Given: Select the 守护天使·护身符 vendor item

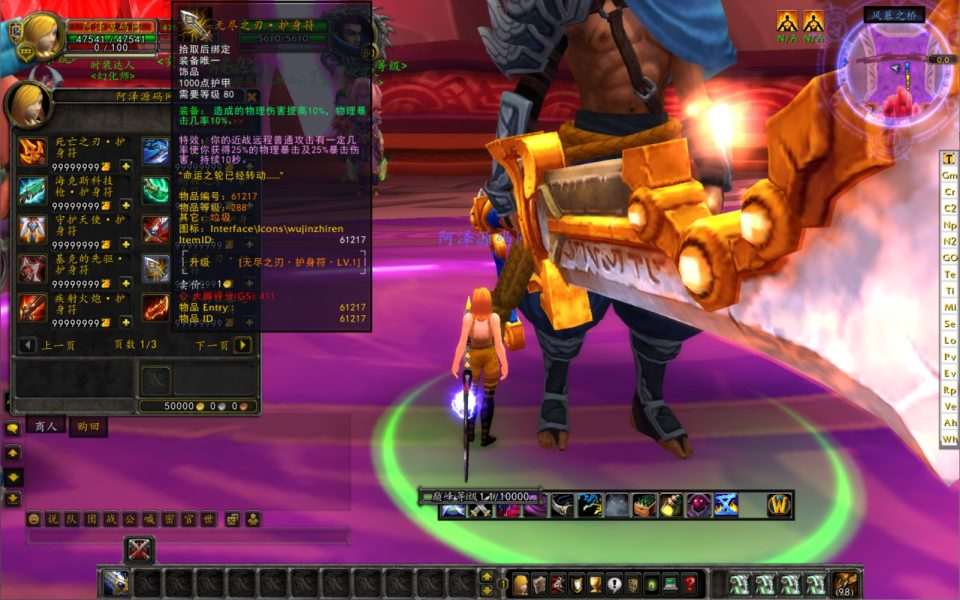Looking at the screenshot, I should point(33,229).
